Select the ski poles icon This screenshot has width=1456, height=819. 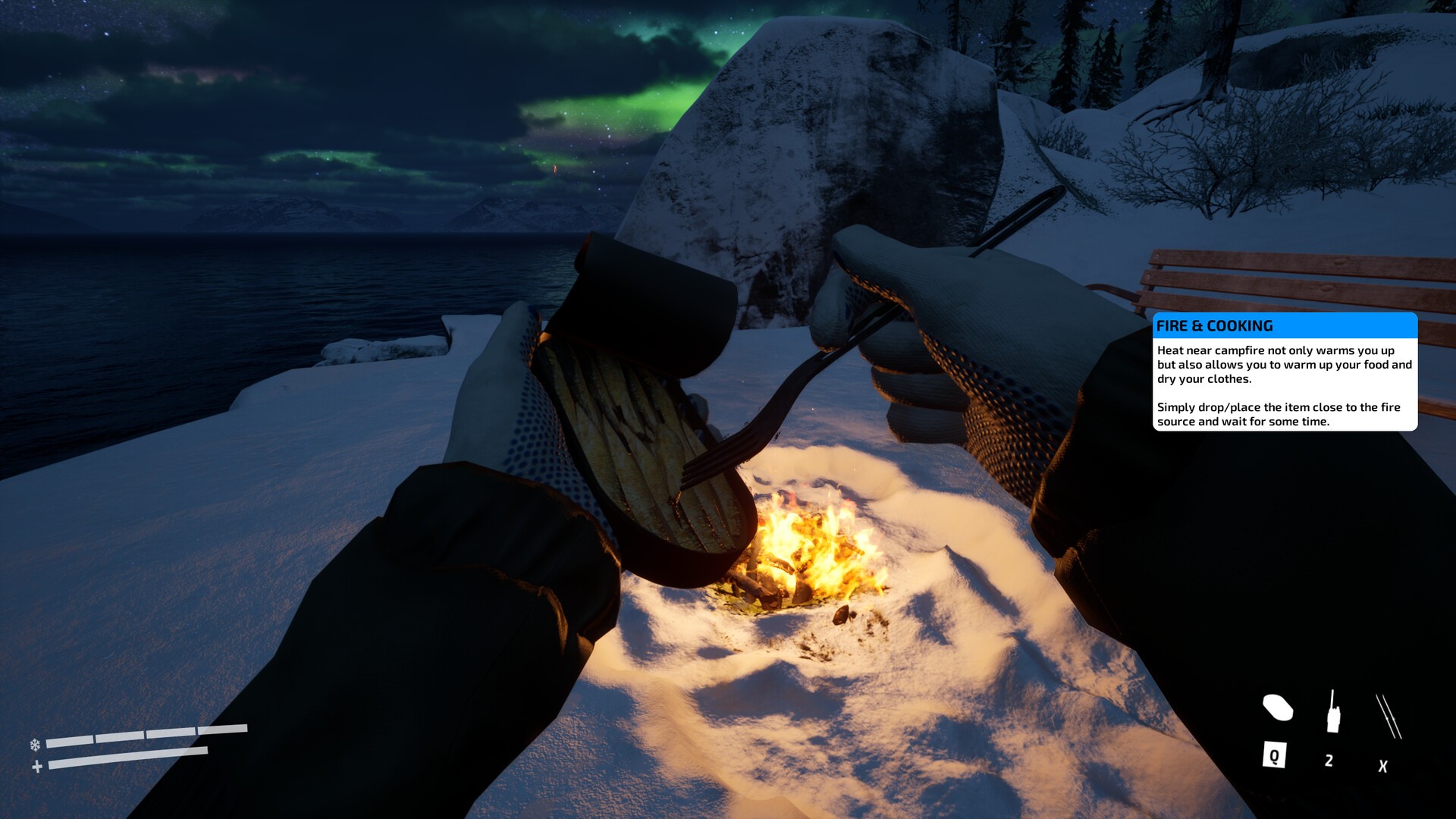pos(1388,716)
